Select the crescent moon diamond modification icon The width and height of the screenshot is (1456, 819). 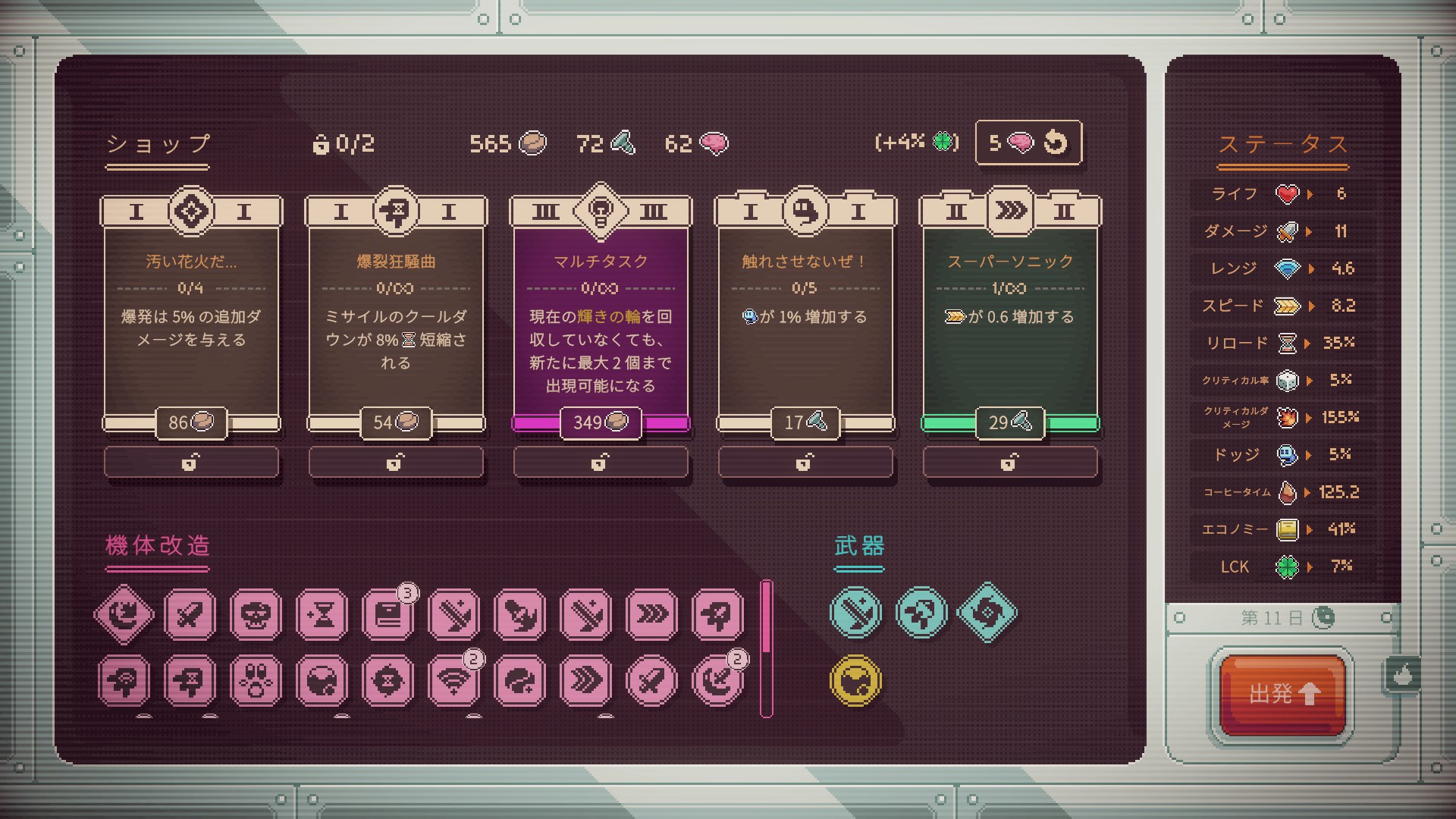tap(124, 614)
